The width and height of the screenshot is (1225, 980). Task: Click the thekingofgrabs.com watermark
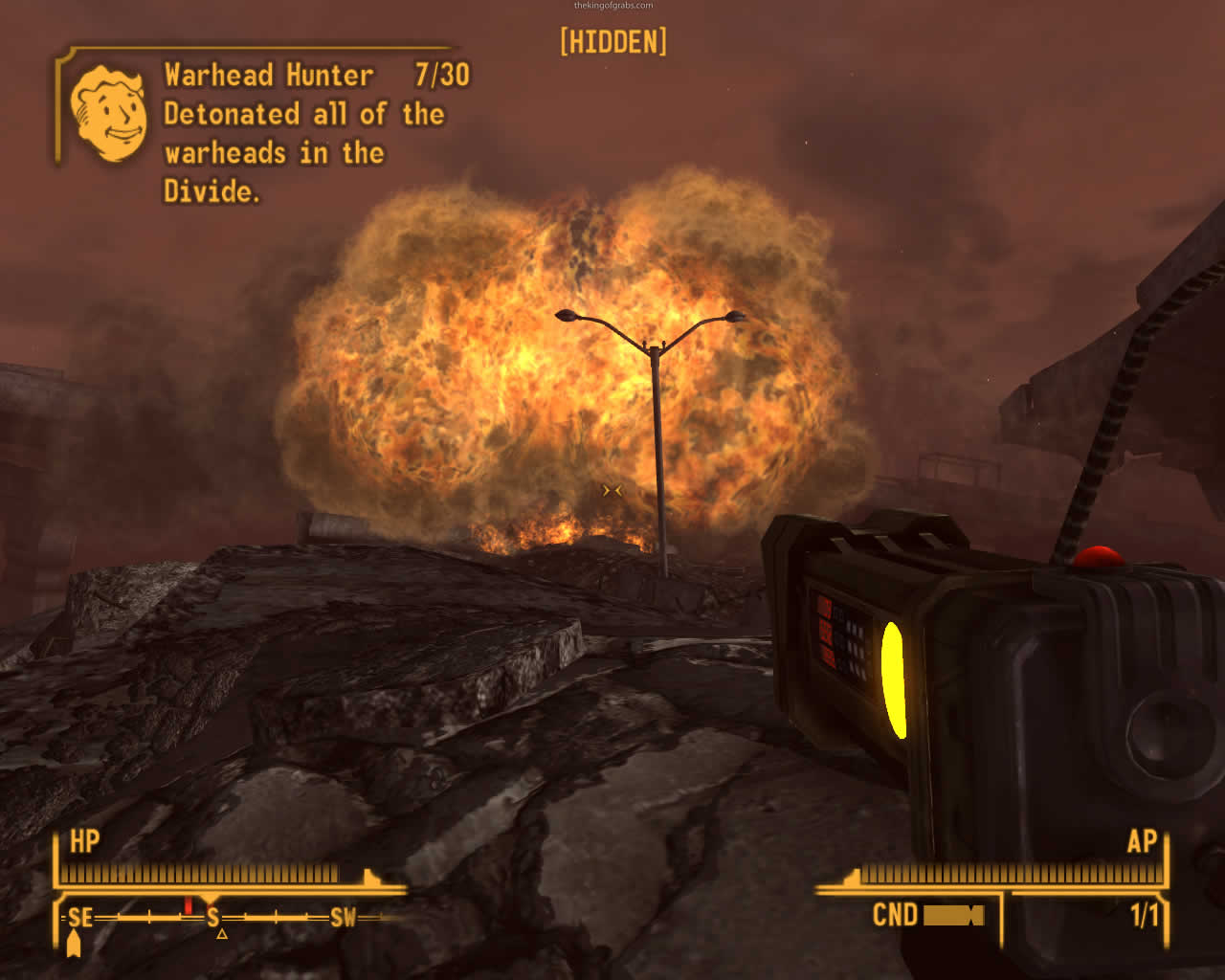(x=612, y=6)
